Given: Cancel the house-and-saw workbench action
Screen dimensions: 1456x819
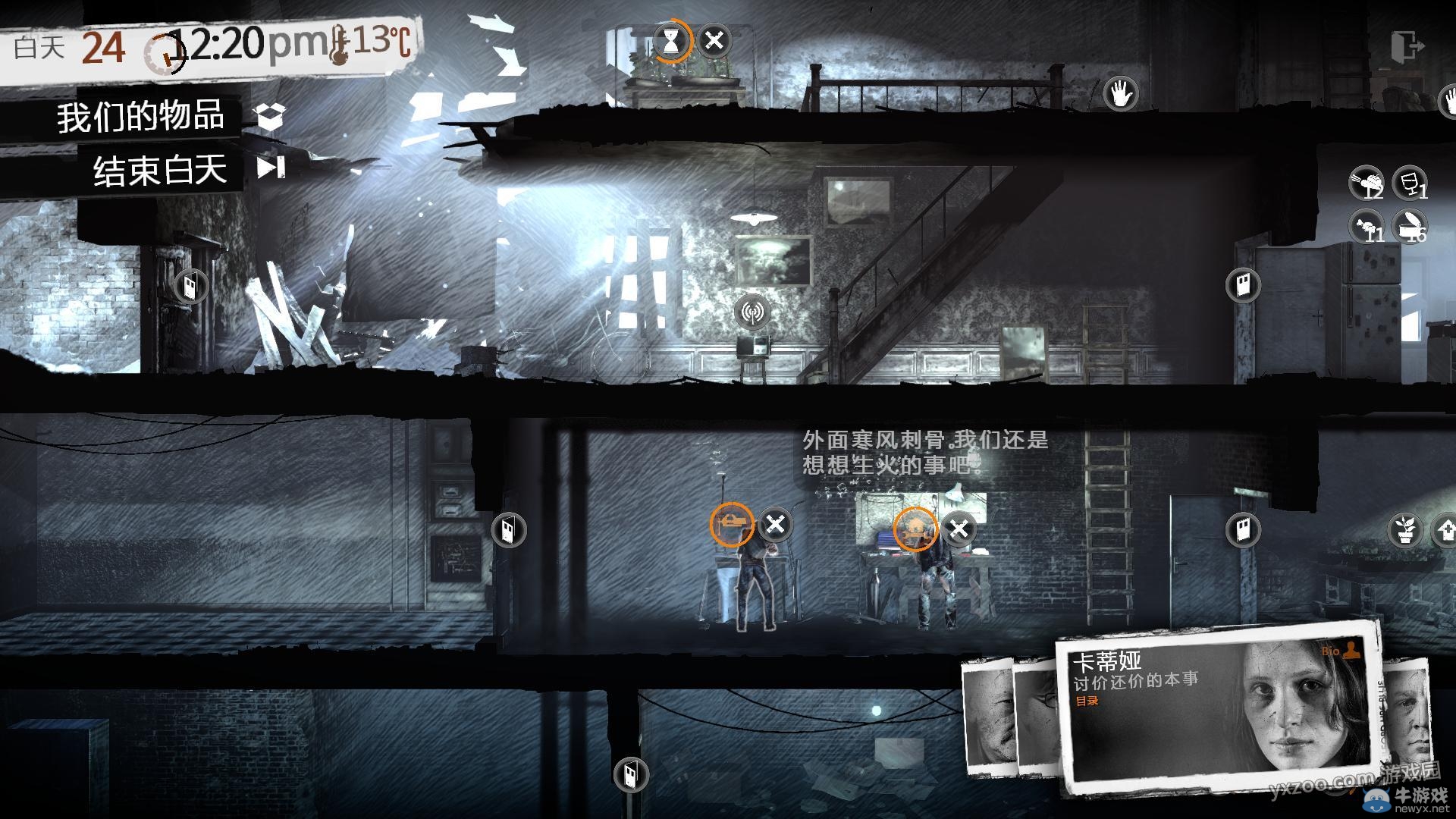Looking at the screenshot, I should pyautogui.click(x=959, y=529).
